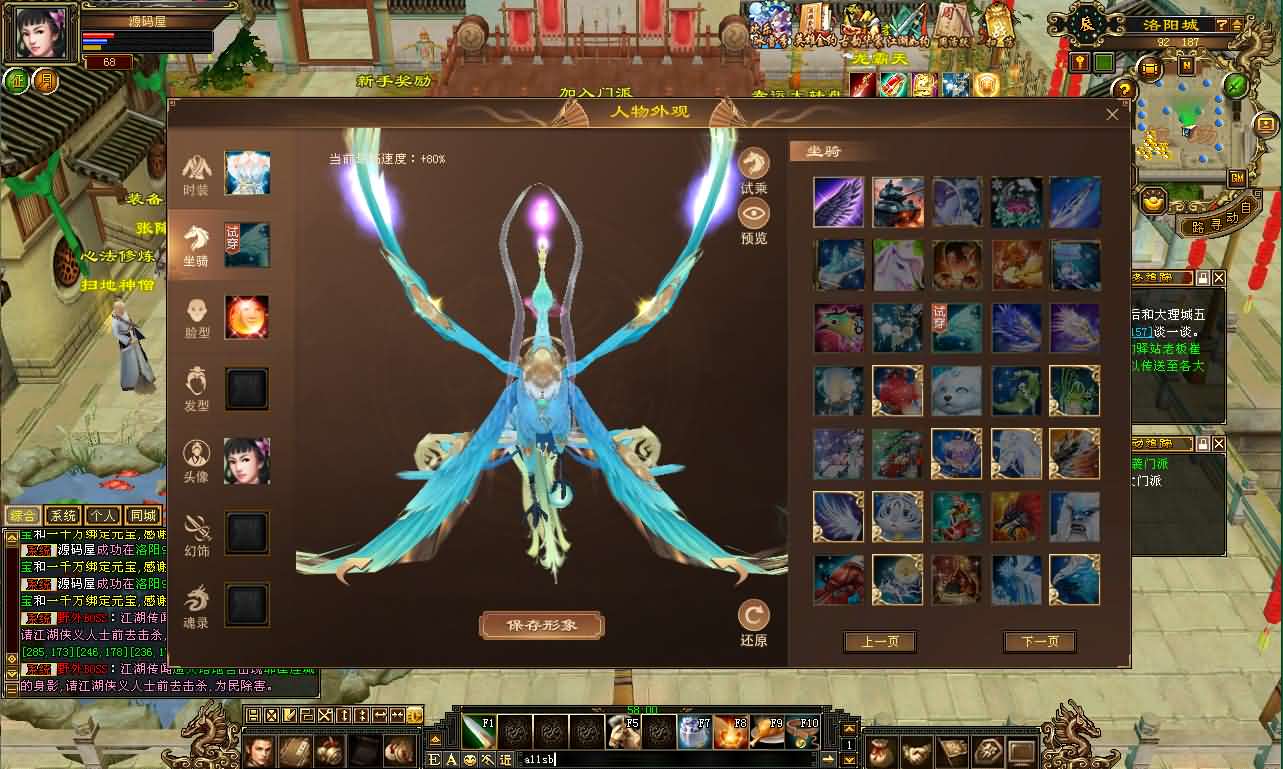Image resolution: width=1283 pixels, height=769 pixels.
Task: Open the emoticon picker beside chat input
Action: [470, 758]
